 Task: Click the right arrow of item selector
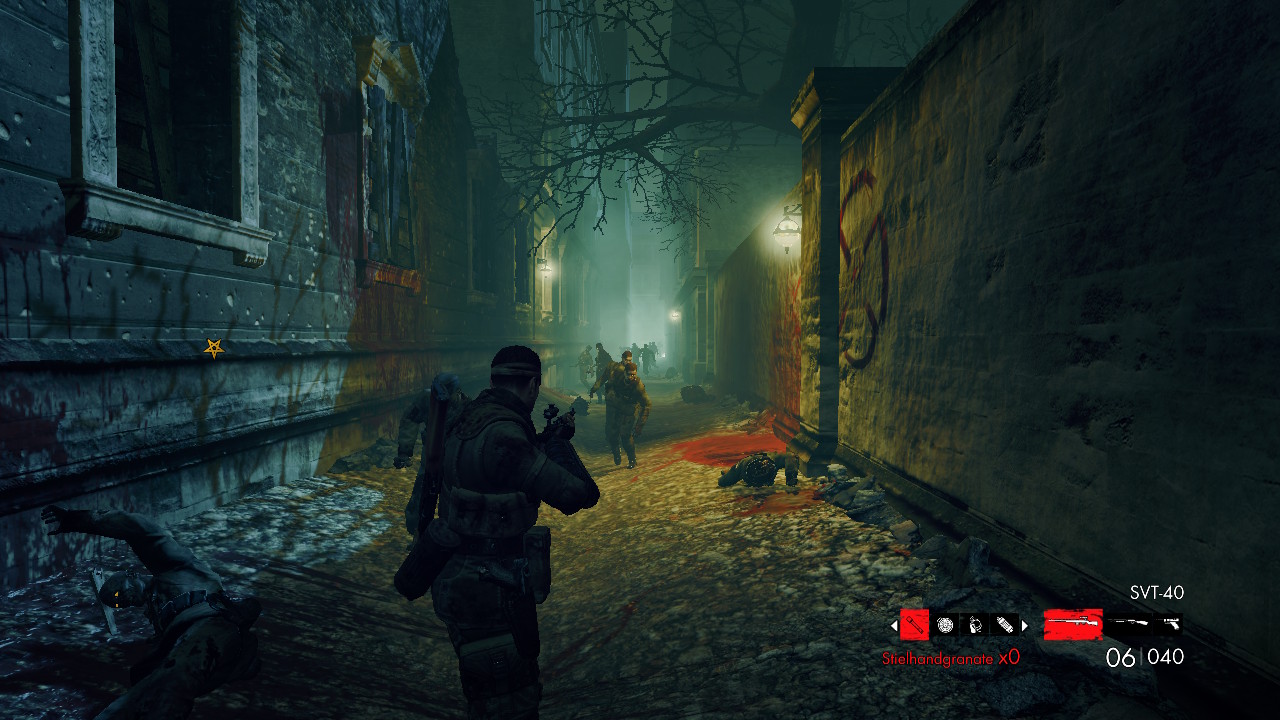click(x=1024, y=626)
